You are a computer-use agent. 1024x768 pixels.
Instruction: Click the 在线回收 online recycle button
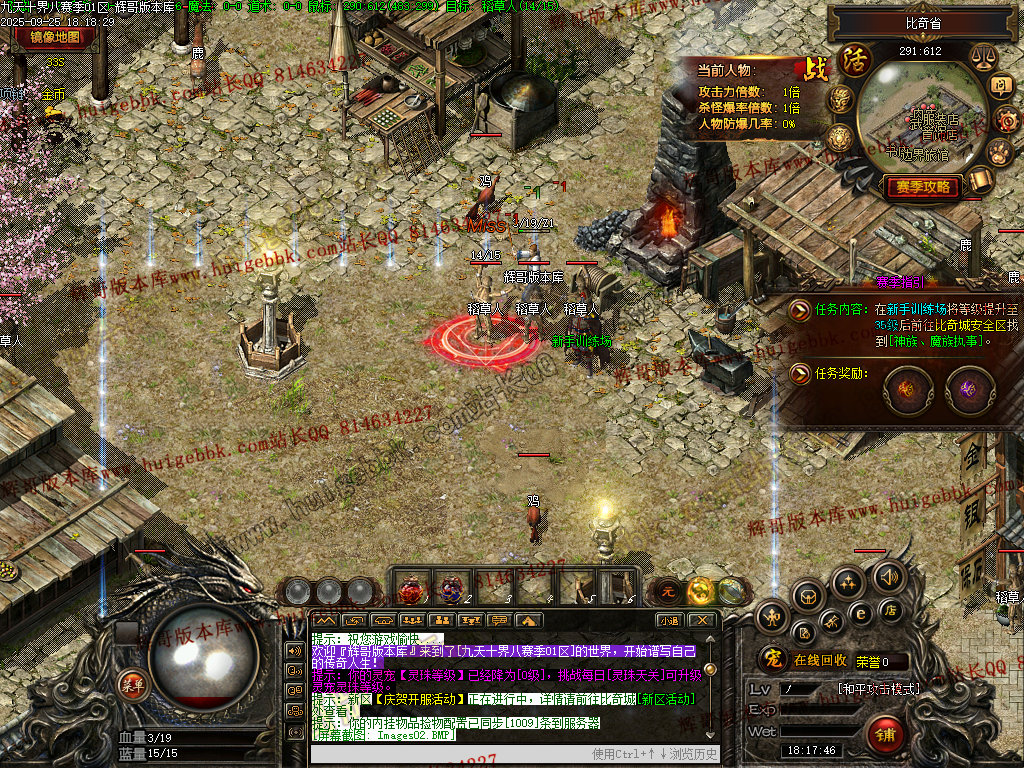820,660
